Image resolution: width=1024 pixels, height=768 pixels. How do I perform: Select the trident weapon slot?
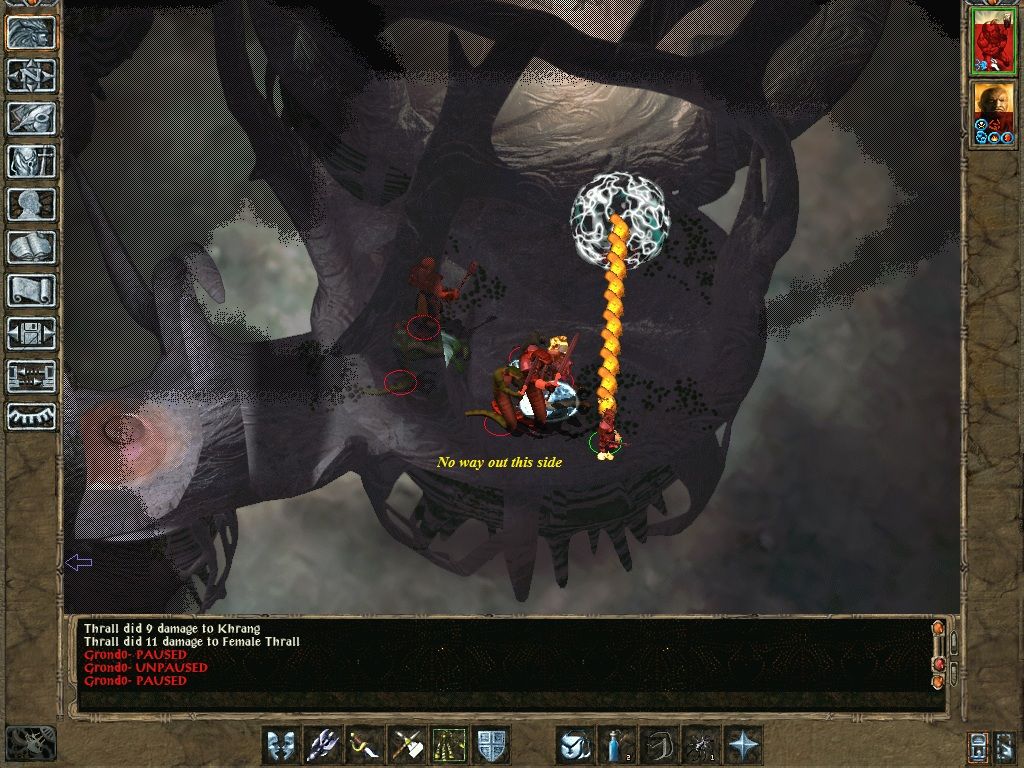coord(323,745)
